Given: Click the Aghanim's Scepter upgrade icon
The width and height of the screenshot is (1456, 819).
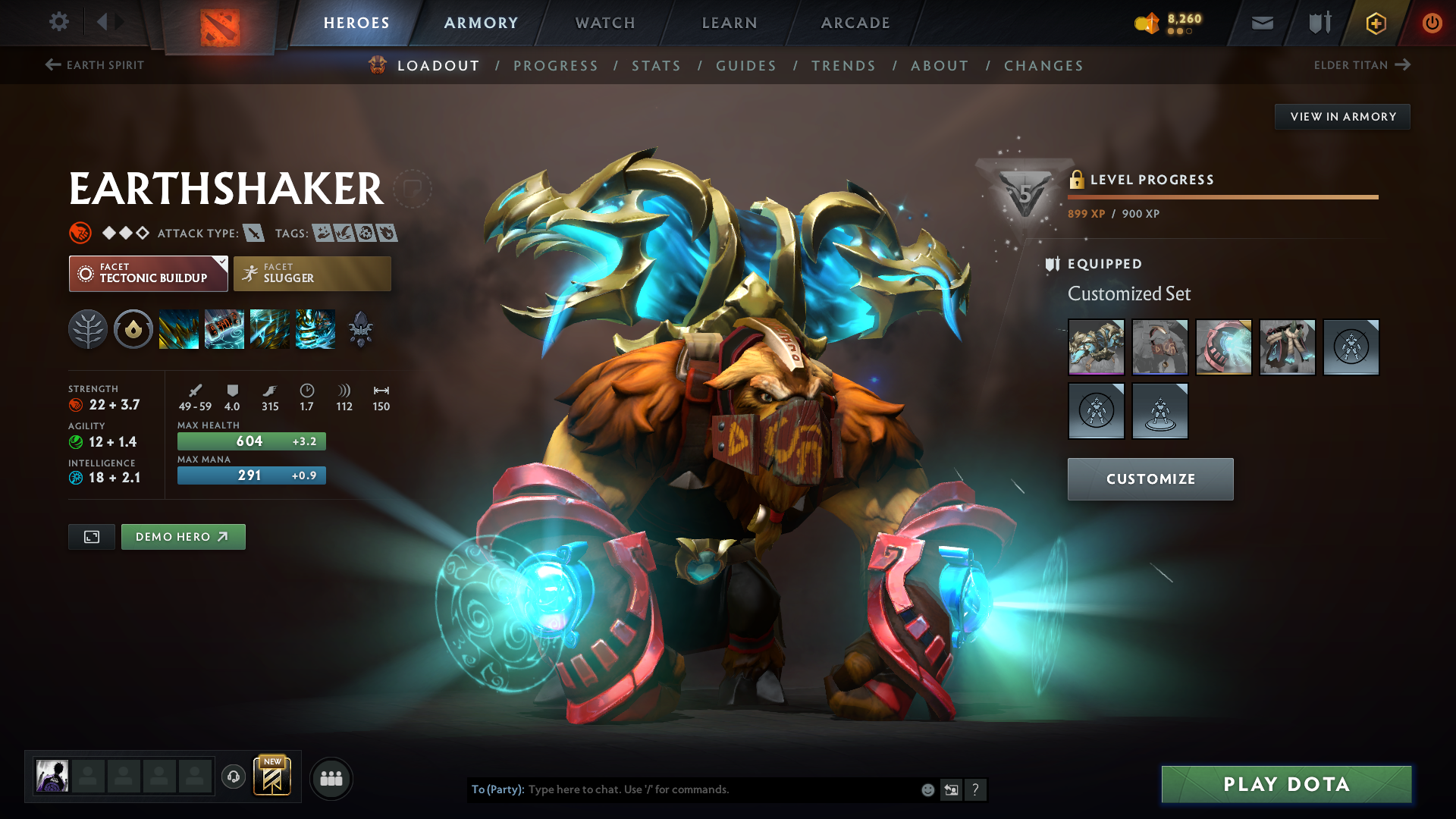Looking at the screenshot, I should tap(361, 329).
